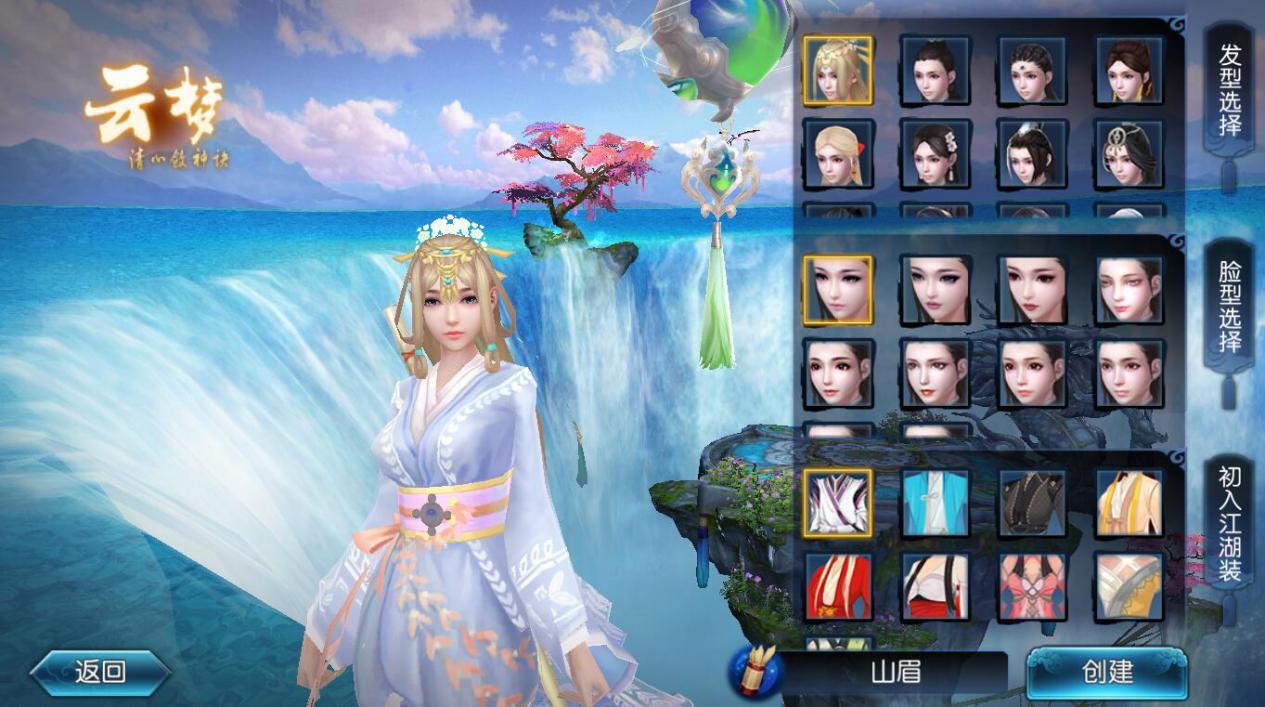Randomize name with the scroll bundle icon
1265x707 pixels.
[754, 672]
